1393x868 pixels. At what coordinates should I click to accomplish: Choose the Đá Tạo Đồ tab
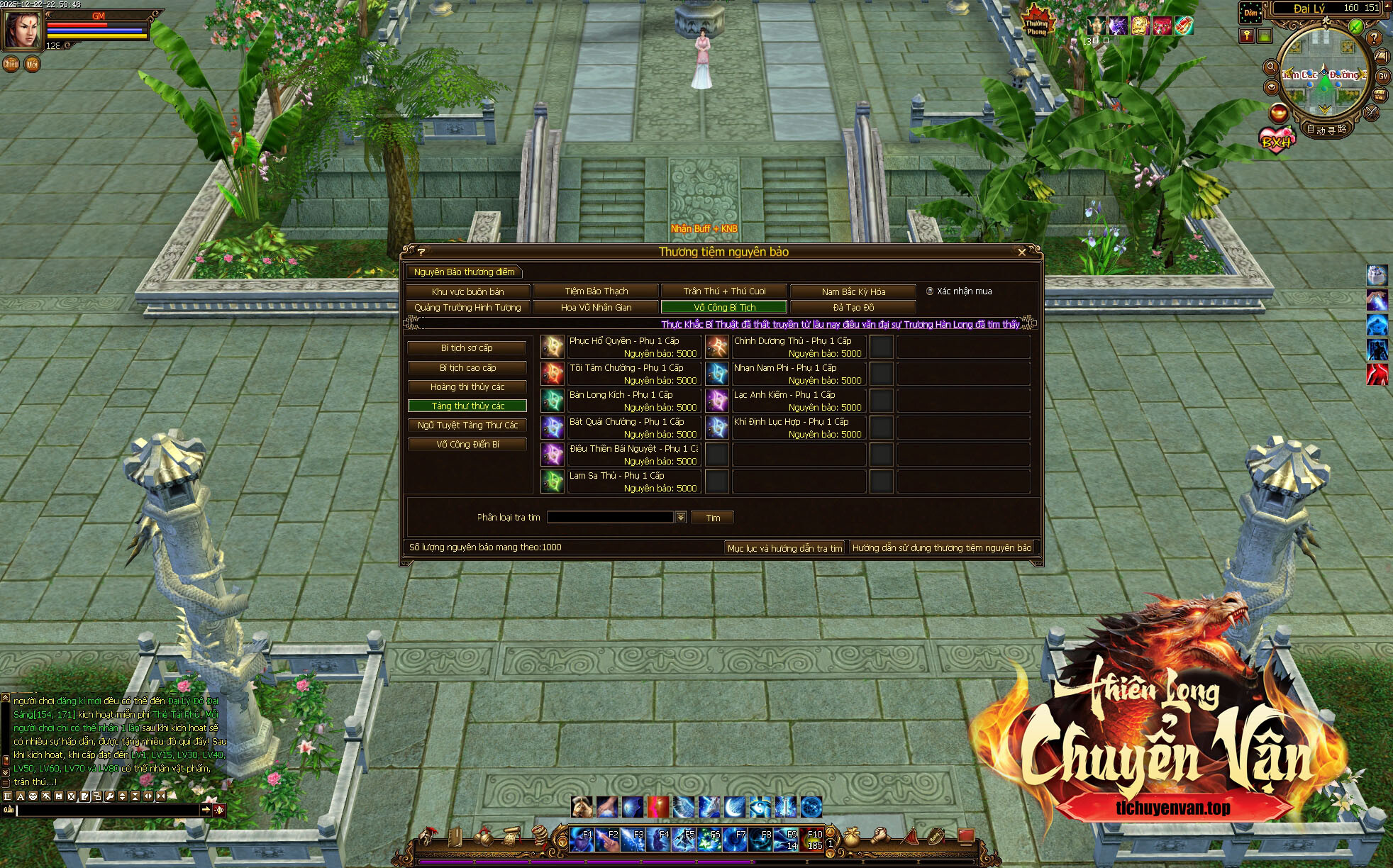[853, 308]
